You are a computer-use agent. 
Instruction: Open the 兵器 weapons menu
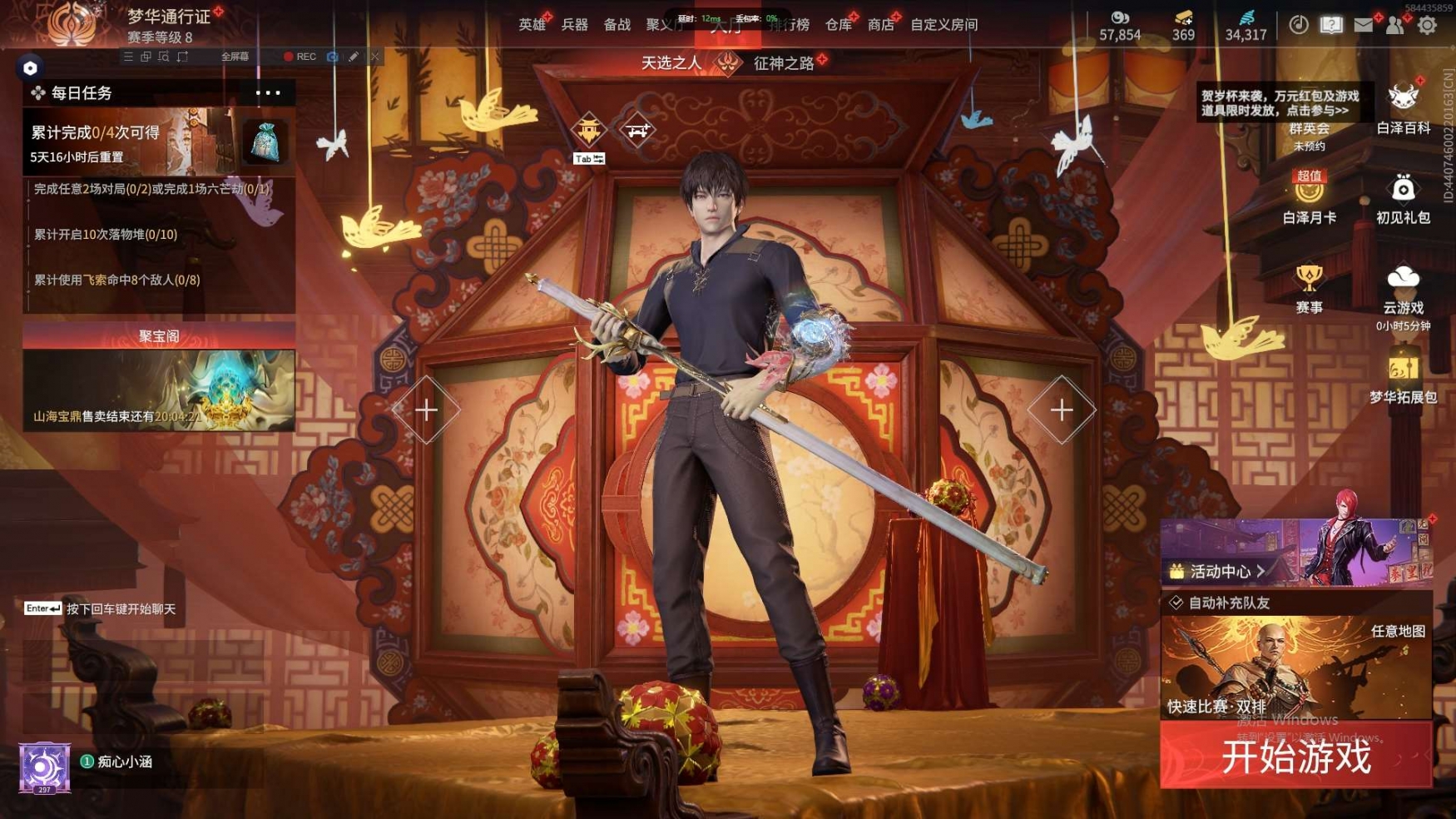point(574,25)
